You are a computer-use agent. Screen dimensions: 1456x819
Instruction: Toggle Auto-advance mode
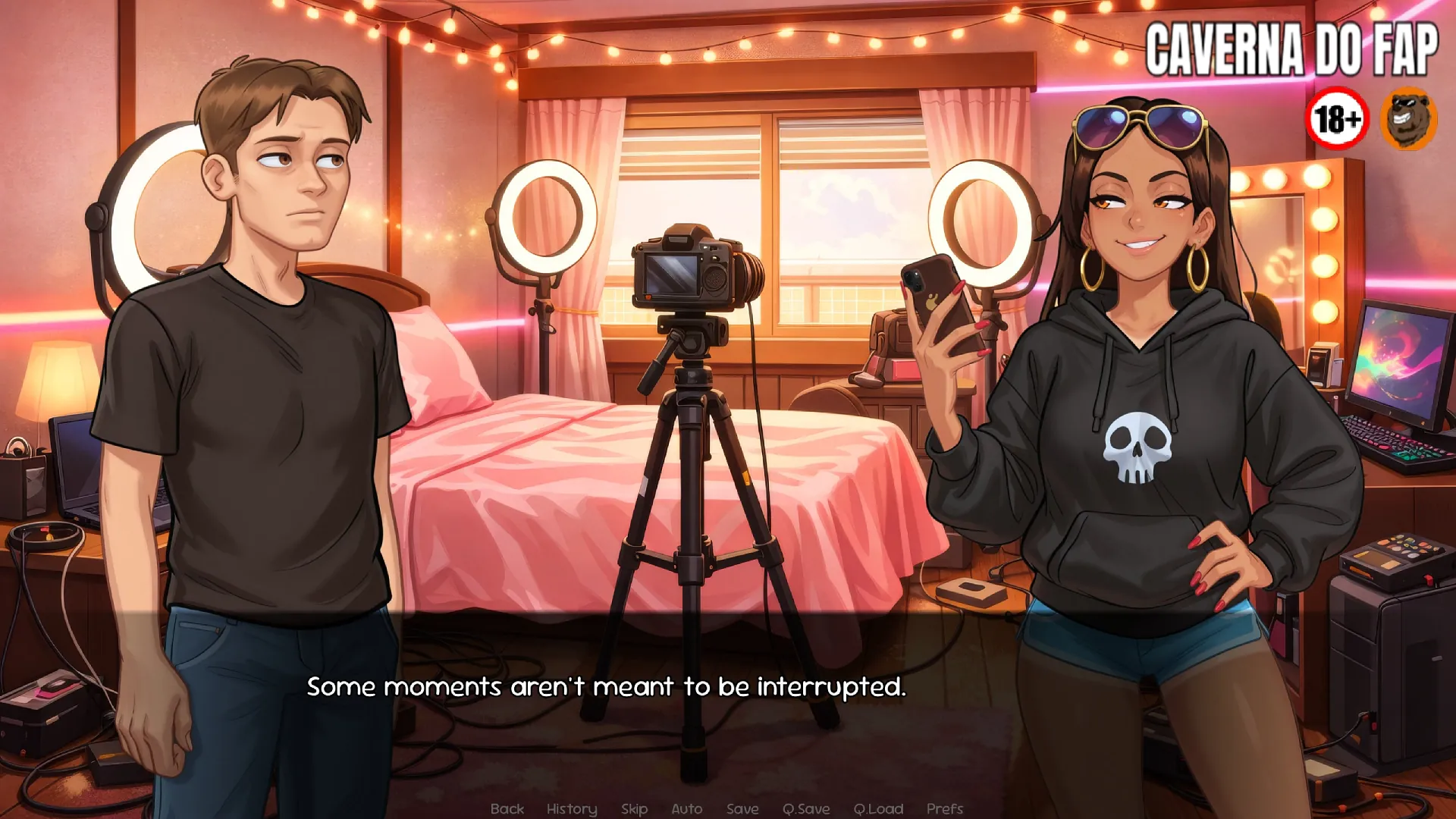pyautogui.click(x=686, y=809)
